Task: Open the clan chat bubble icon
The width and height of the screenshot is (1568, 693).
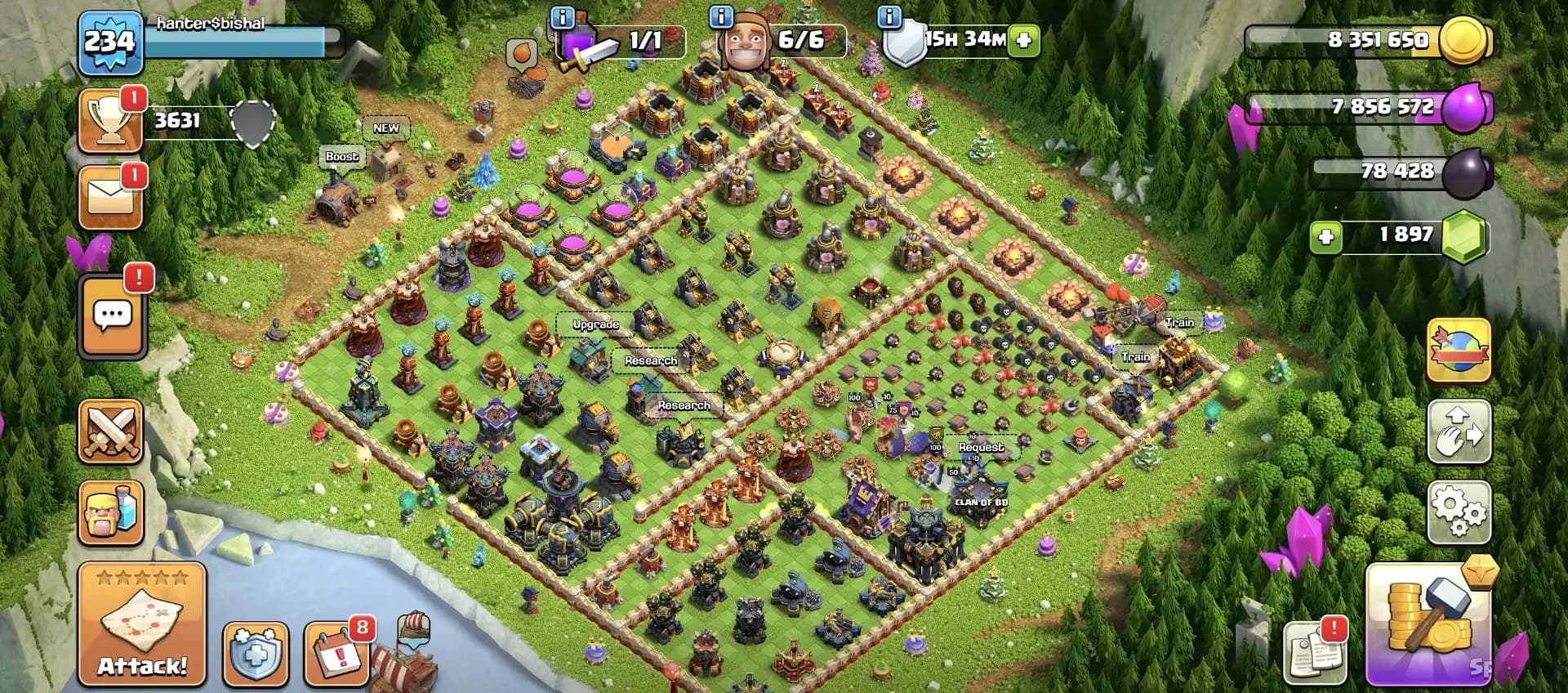Action: [x=111, y=313]
